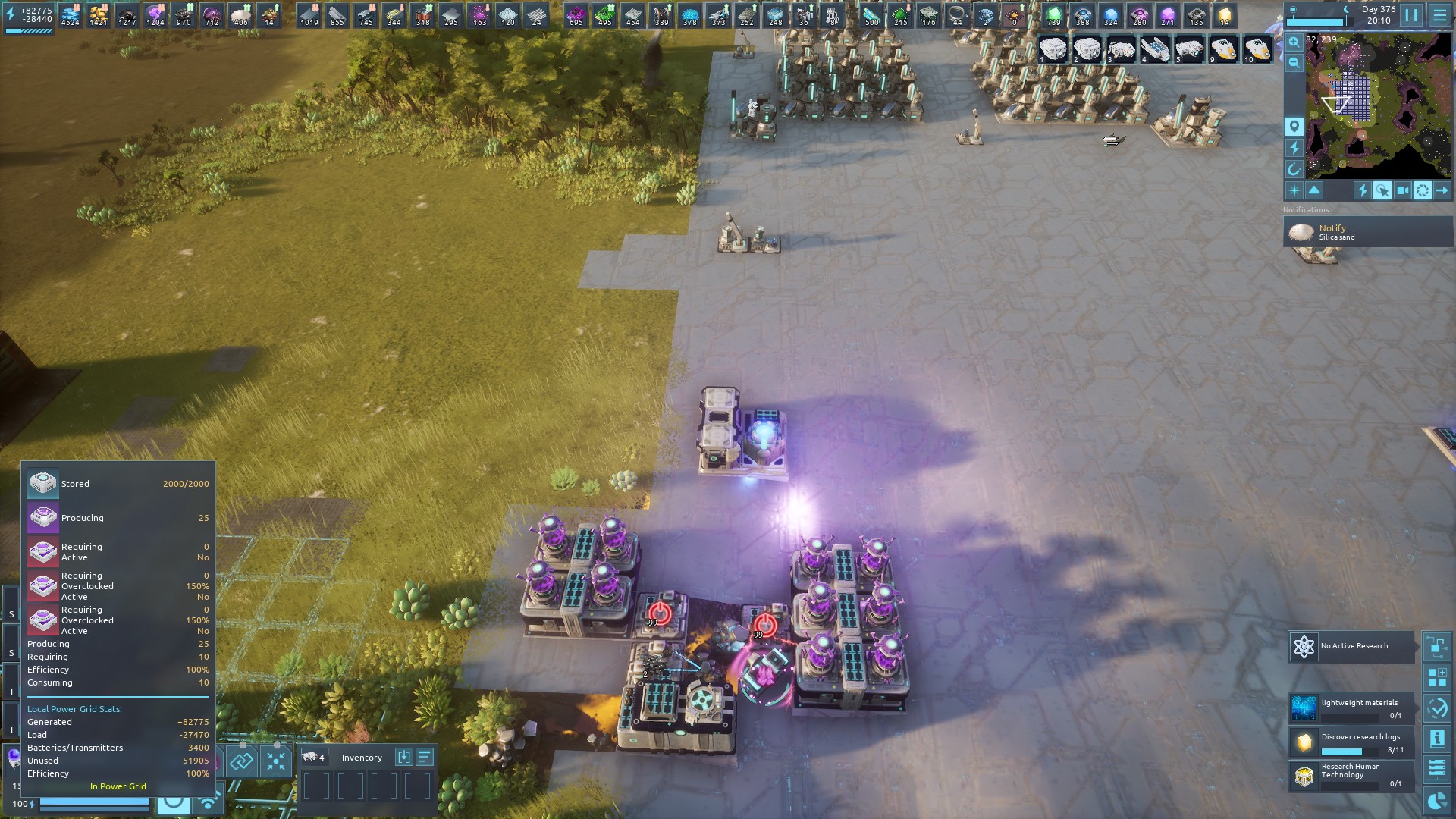Pause the game simulation
The width and height of the screenshot is (1456, 819).
pyautogui.click(x=1411, y=15)
